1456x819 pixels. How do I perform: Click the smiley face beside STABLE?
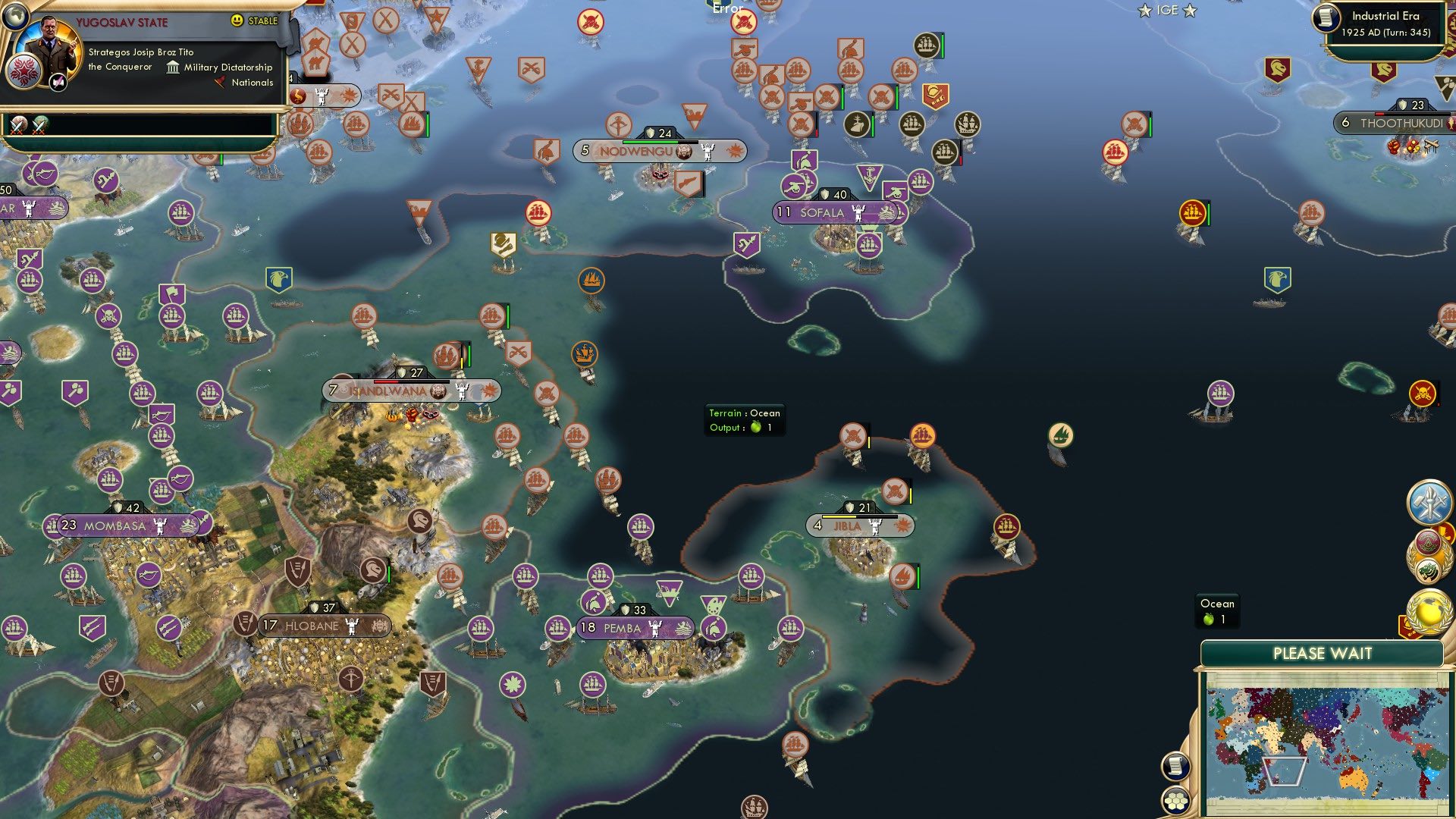pyautogui.click(x=237, y=21)
